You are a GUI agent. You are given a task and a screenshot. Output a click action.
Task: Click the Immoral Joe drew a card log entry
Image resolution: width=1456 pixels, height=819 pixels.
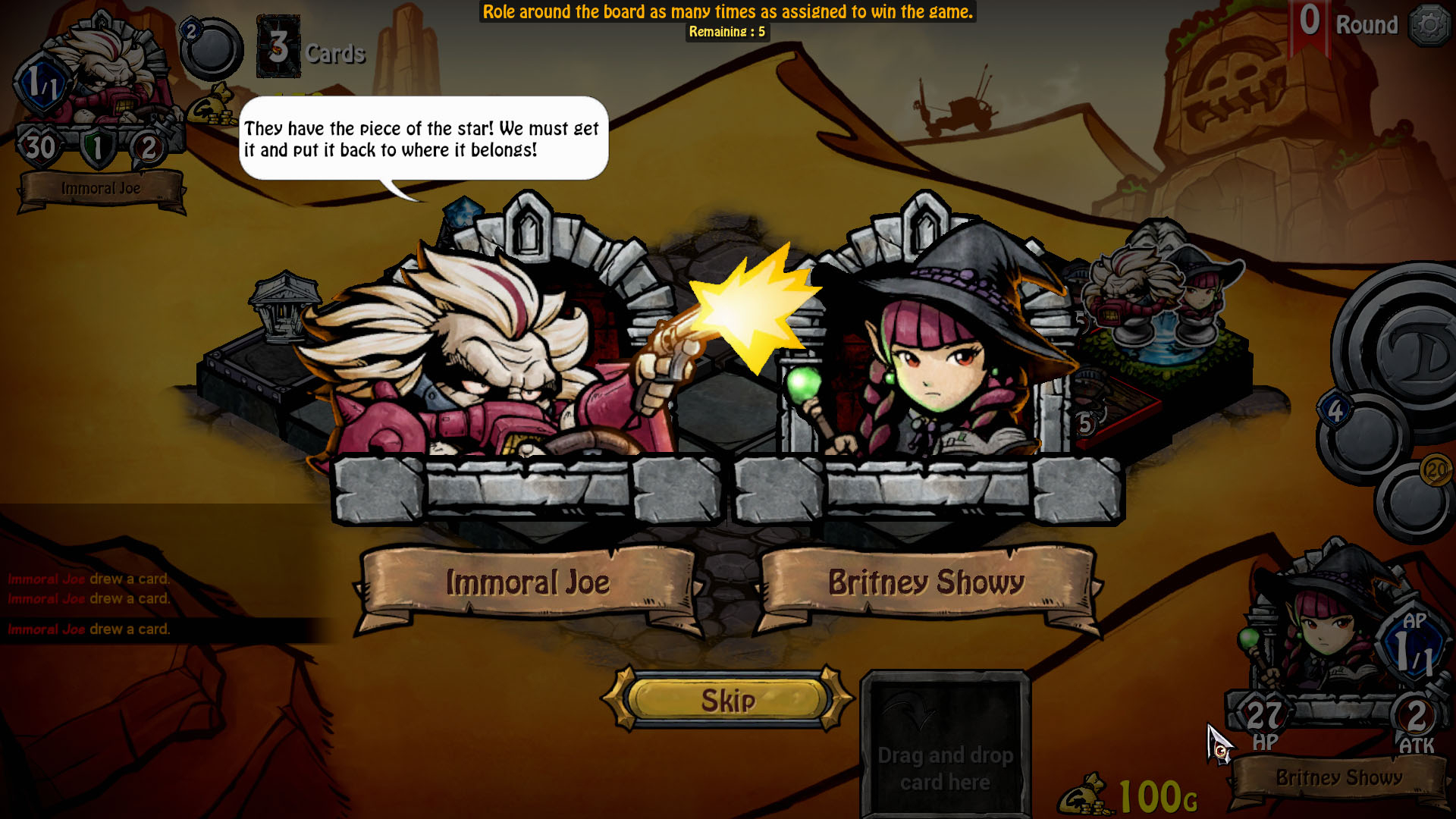[87, 628]
